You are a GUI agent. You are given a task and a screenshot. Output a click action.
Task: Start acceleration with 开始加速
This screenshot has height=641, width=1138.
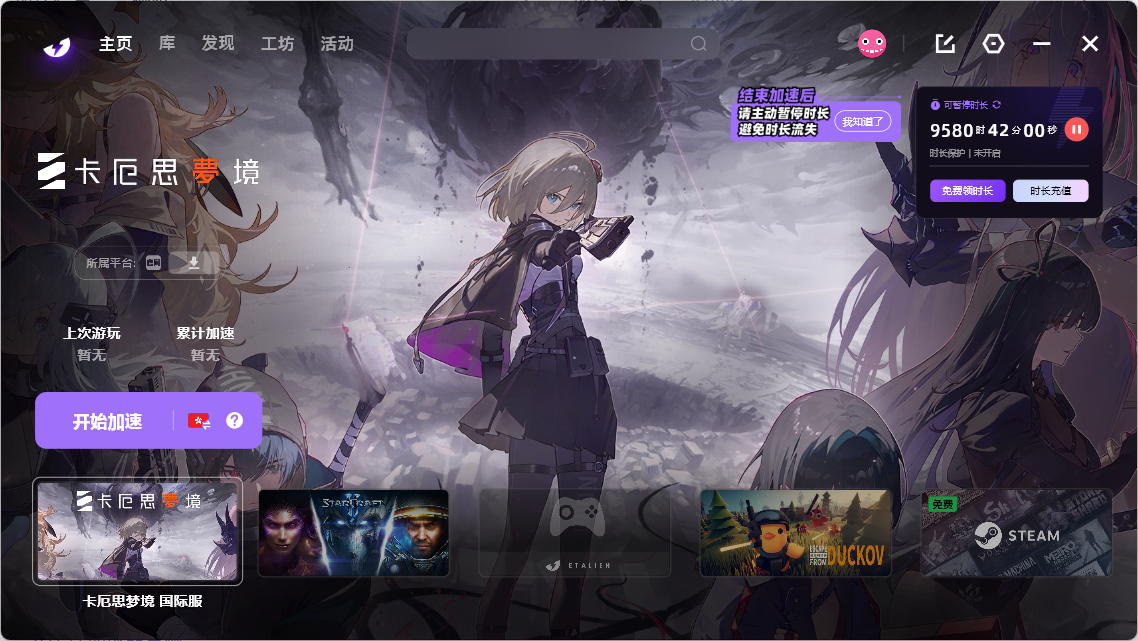(x=107, y=421)
